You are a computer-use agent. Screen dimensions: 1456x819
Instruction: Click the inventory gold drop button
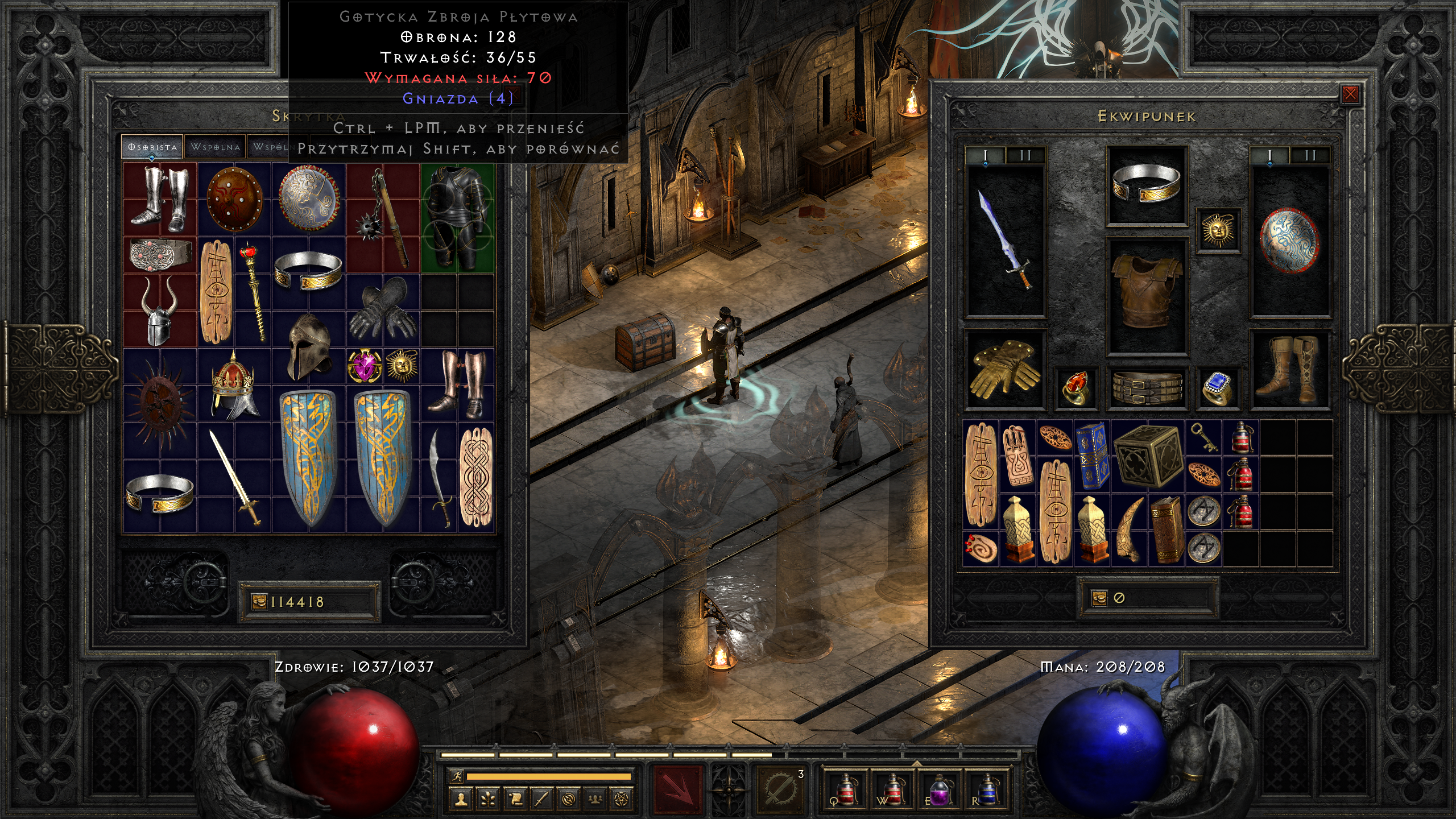point(1099,598)
